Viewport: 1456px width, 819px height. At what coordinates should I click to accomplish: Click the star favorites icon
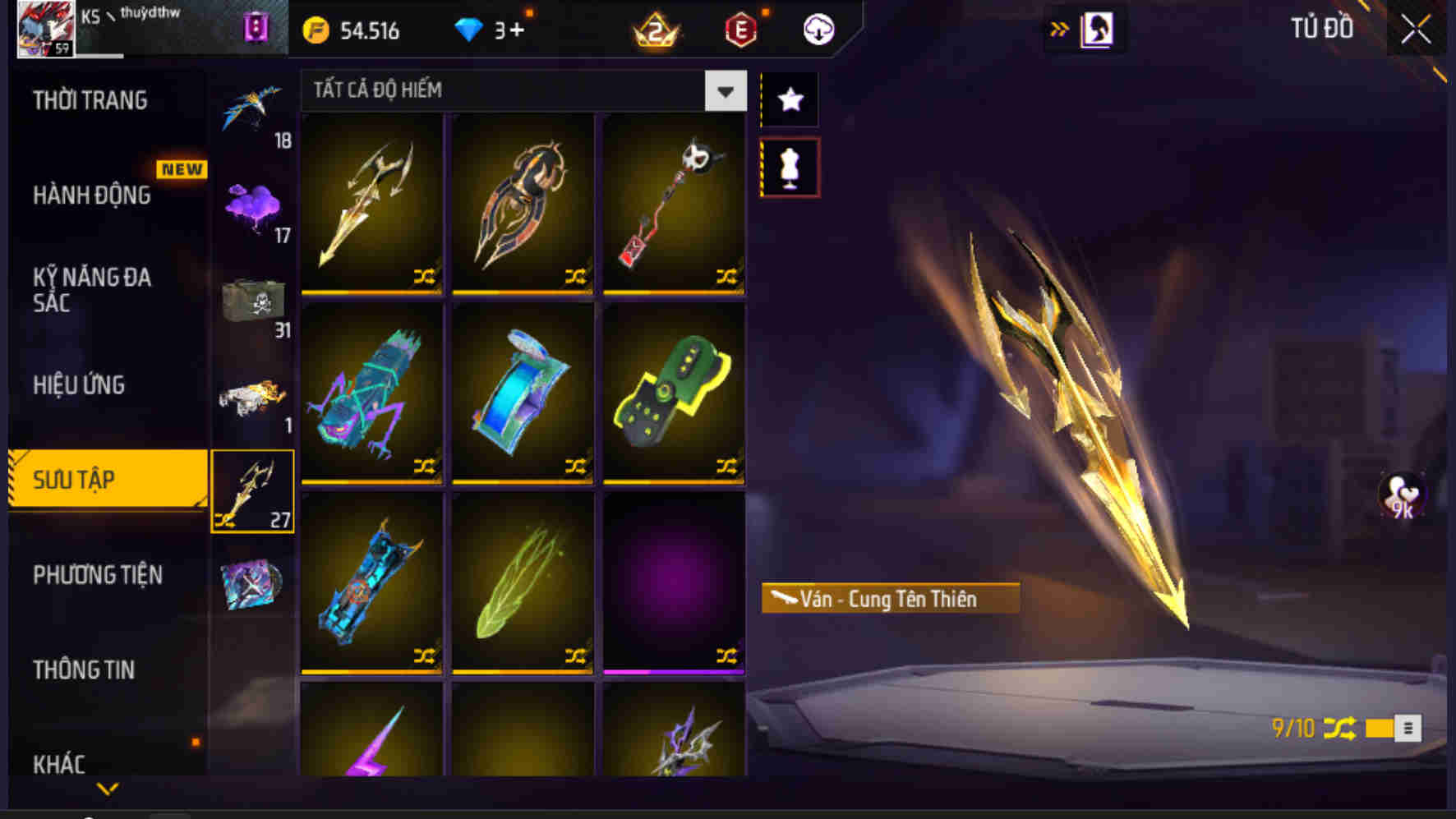click(x=790, y=99)
